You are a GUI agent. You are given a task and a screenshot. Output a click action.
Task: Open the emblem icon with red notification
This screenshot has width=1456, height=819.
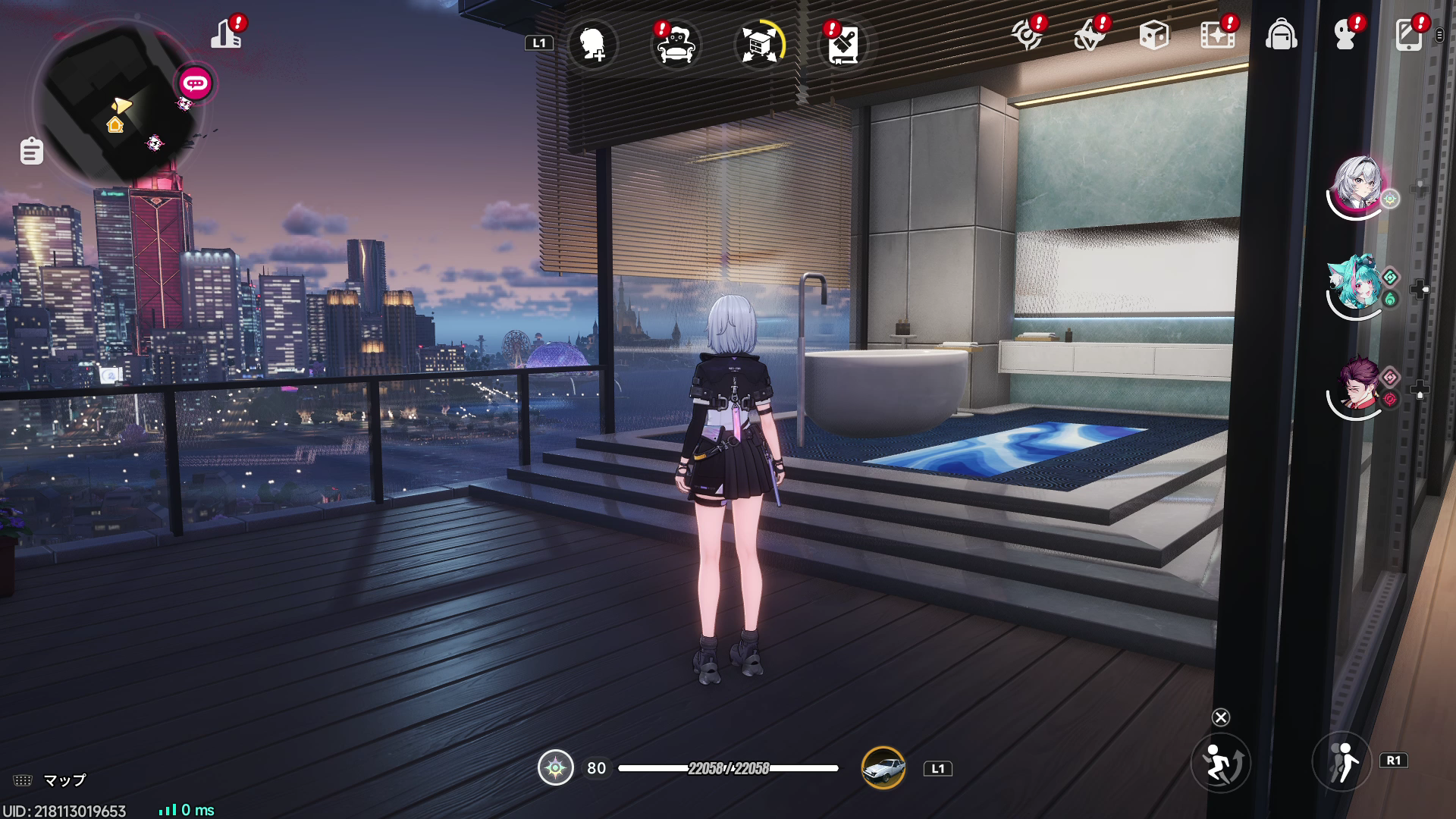point(1028,34)
